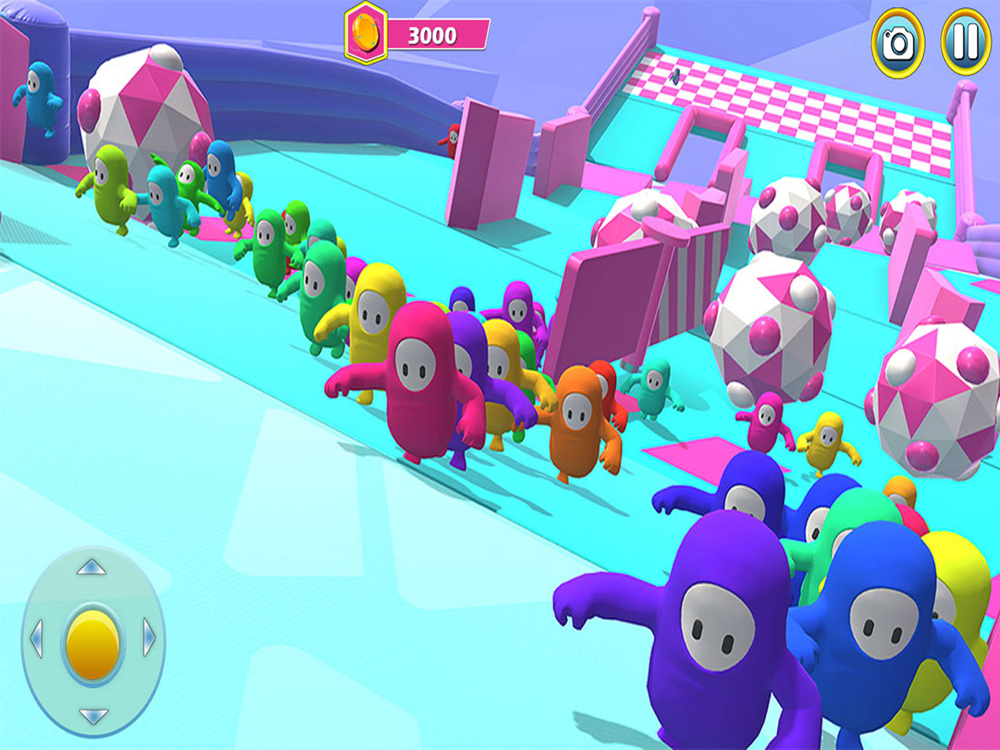Screen dimensions: 1000x750
Task: Click the gold coin icon
Action: (366, 34)
